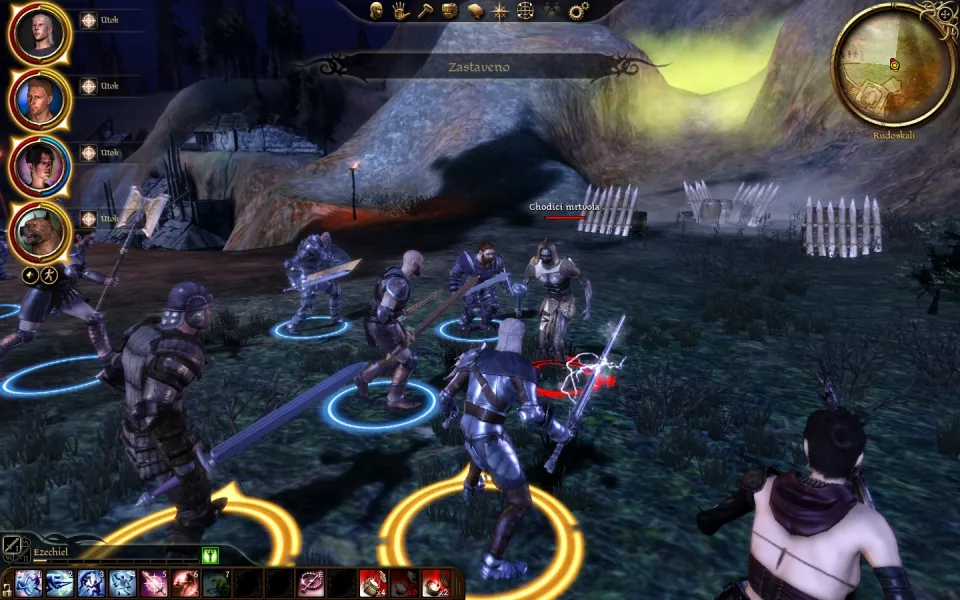Use the pink sword ability in slot 5
Screen dimensions: 960x600
coord(154,584)
